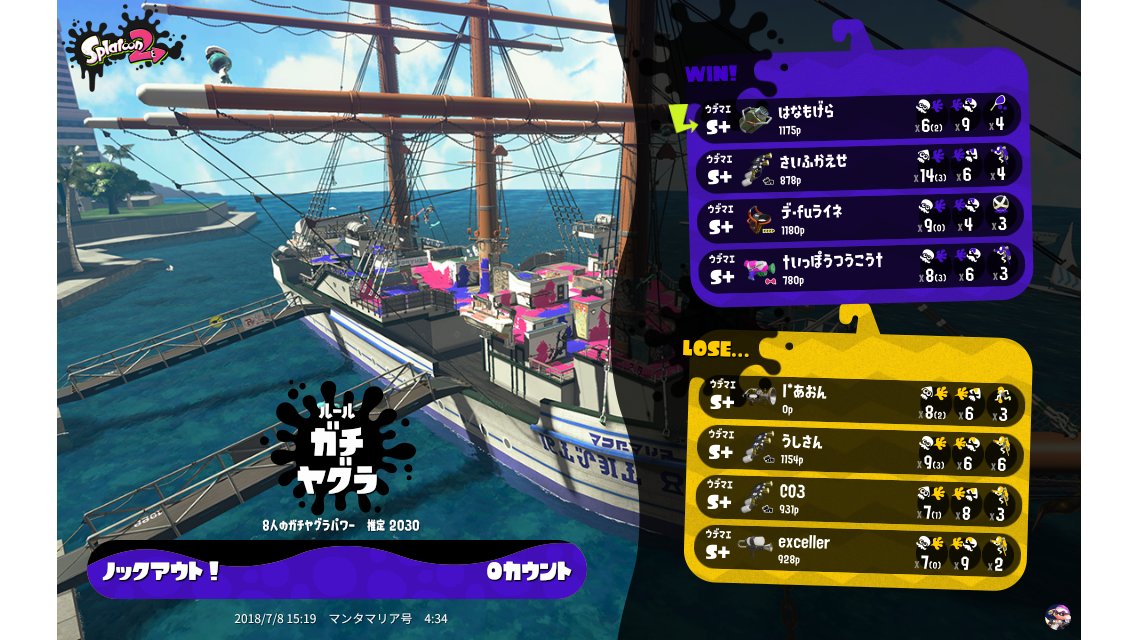Image resolution: width=1138 pixels, height=640 pixels.
Task: Open the exceller player row
Action: click(860, 550)
